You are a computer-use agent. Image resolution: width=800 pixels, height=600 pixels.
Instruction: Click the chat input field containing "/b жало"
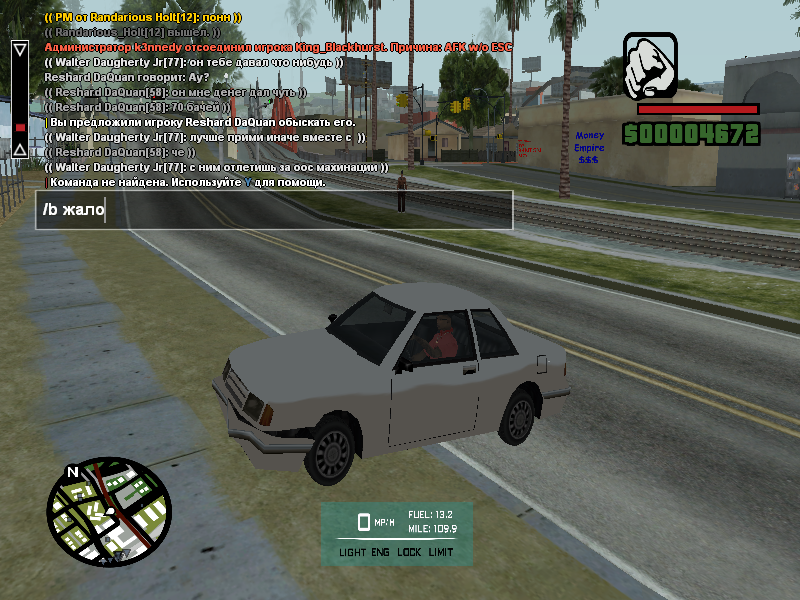(x=274, y=210)
